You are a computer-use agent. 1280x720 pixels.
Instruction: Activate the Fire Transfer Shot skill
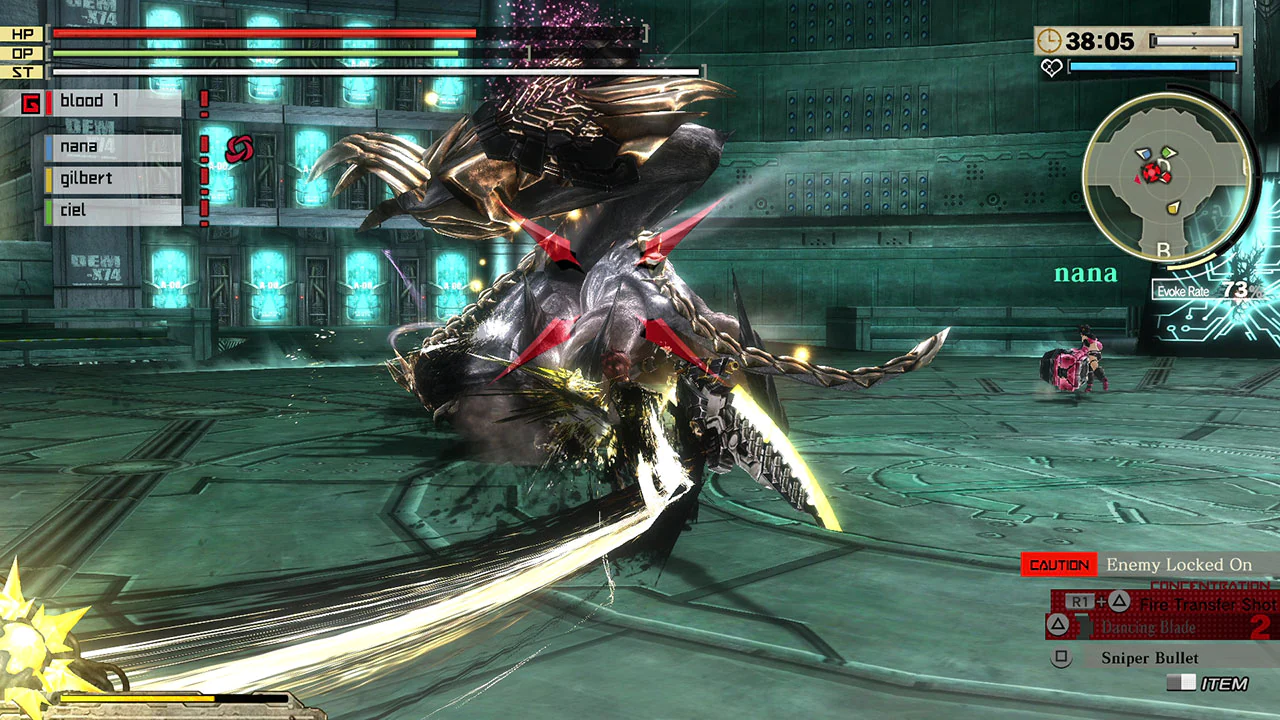(1209, 604)
